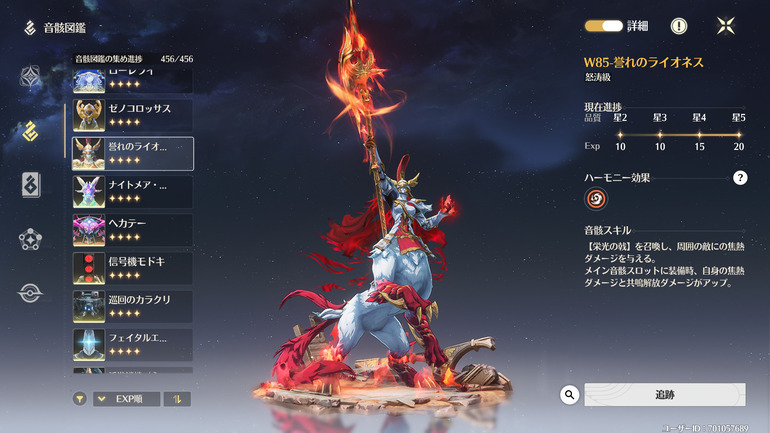The image size is (770, 433).
Task: Click the 追跡 track button
Action: click(x=664, y=395)
